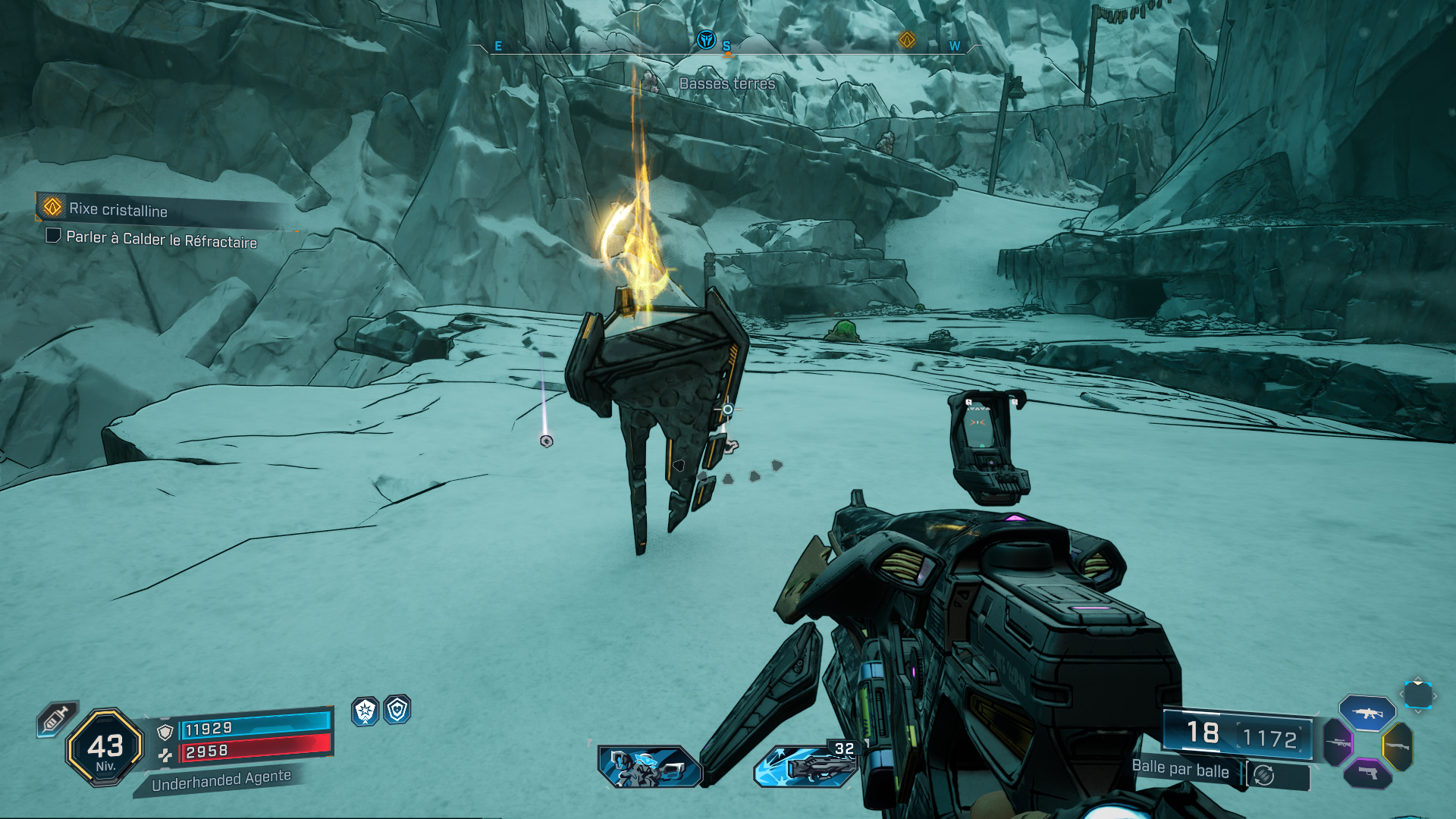The image size is (1456, 819).
Task: Click the directional pad selector square
Action: (1417, 695)
